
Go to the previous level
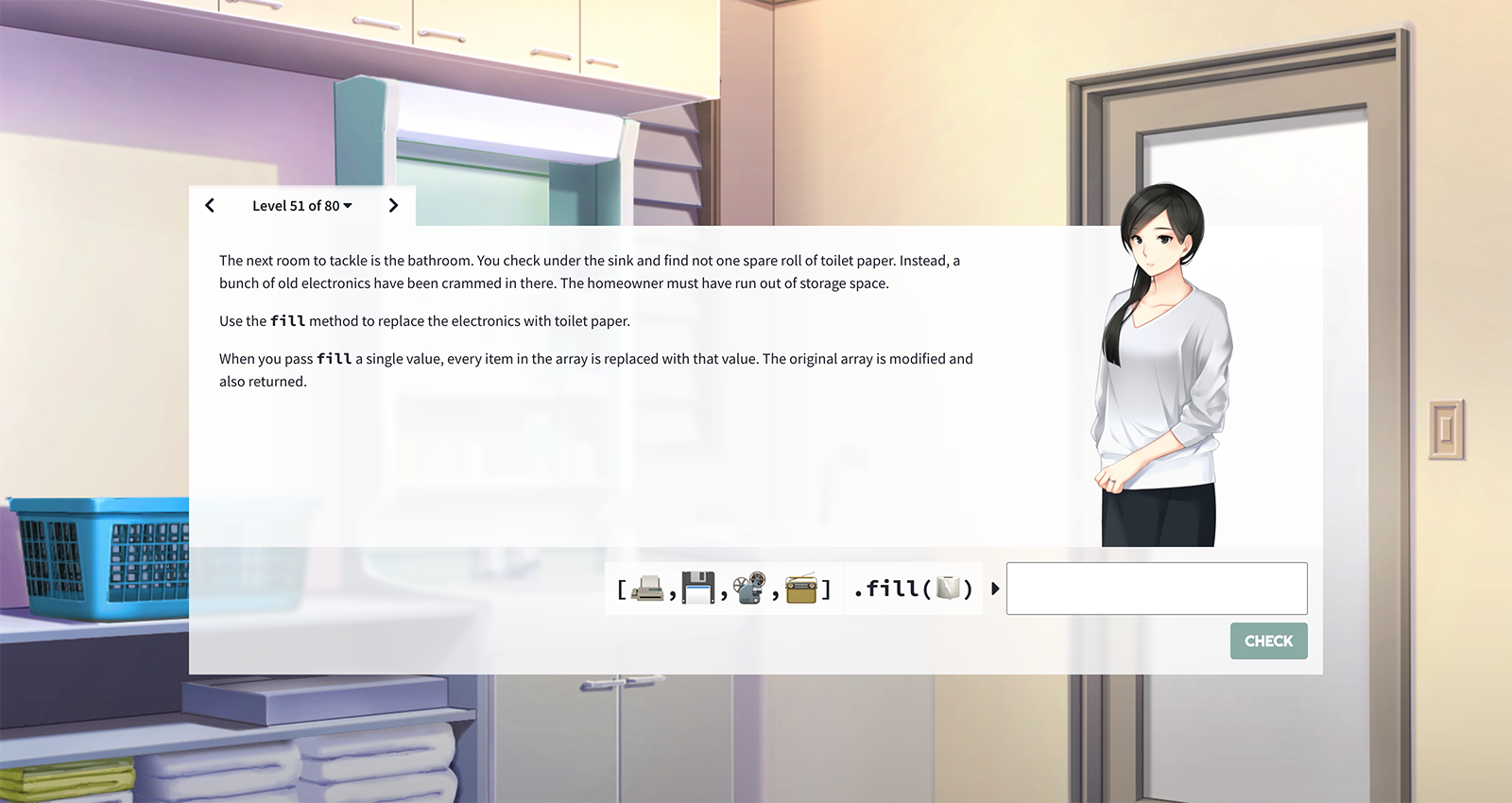click(x=210, y=206)
